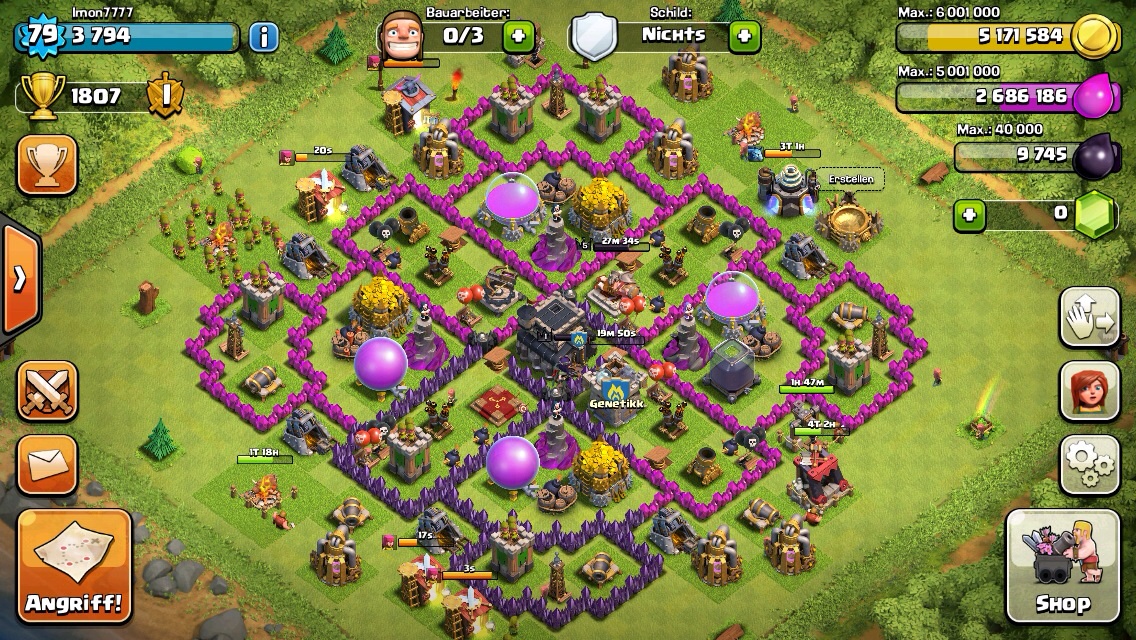This screenshot has width=1136, height=640.
Task: Start an attack with the Angriff! button
Action: (x=74, y=565)
